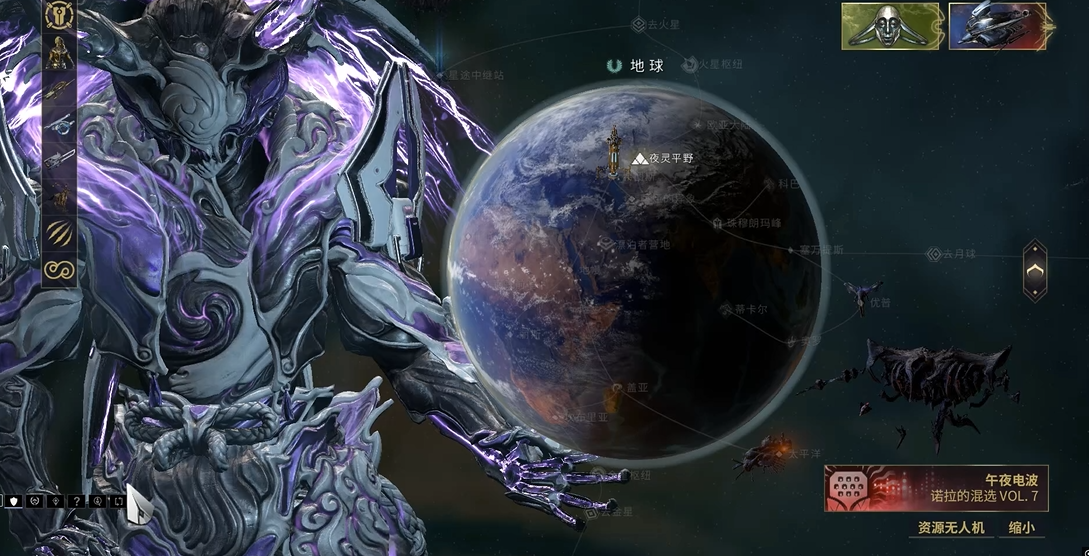
Task: Click the three claw marks icon
Action: tap(60, 233)
